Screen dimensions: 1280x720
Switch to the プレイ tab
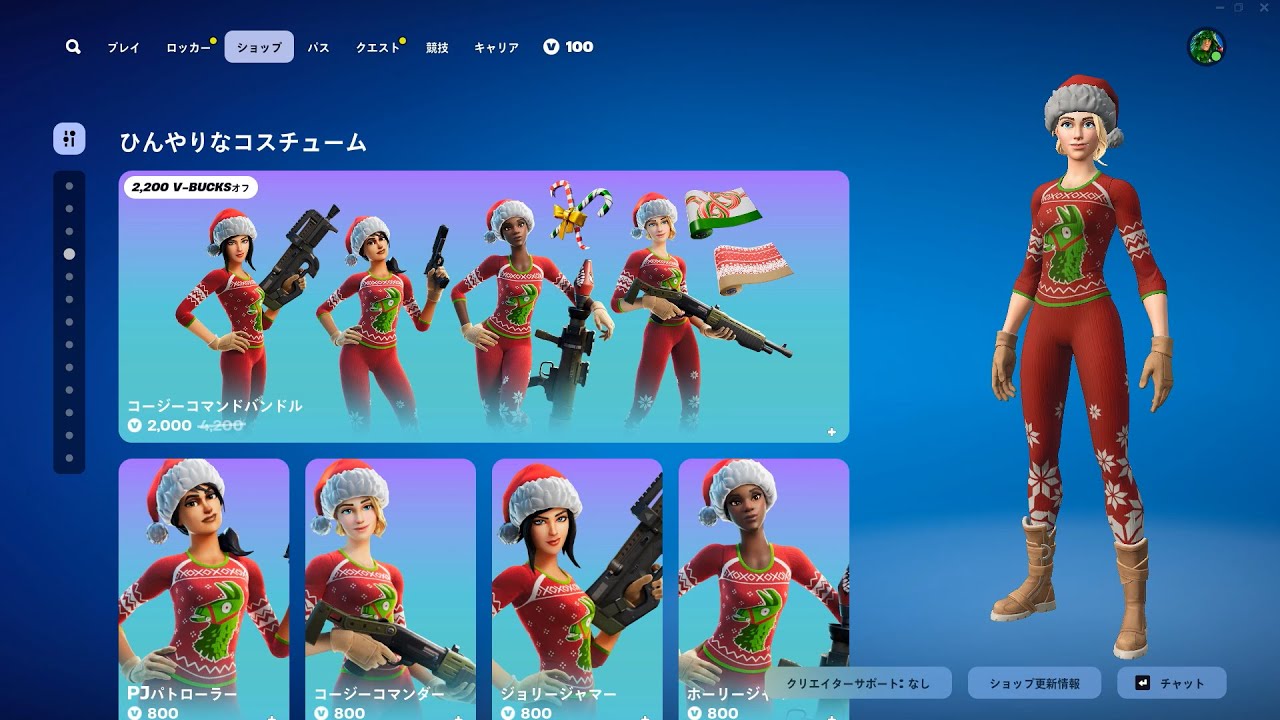click(x=124, y=47)
